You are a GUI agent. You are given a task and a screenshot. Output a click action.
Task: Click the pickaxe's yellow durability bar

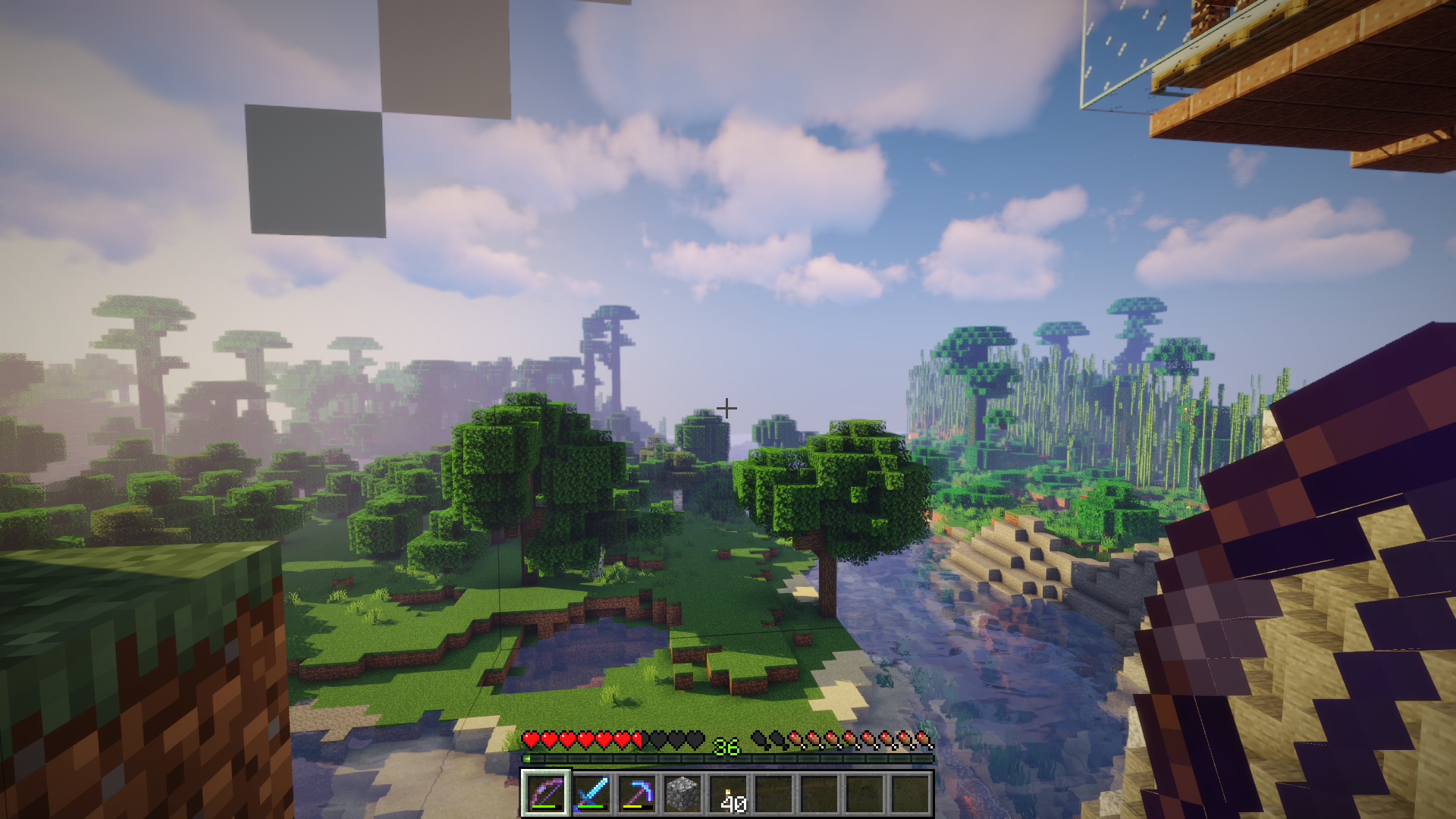pos(632,806)
